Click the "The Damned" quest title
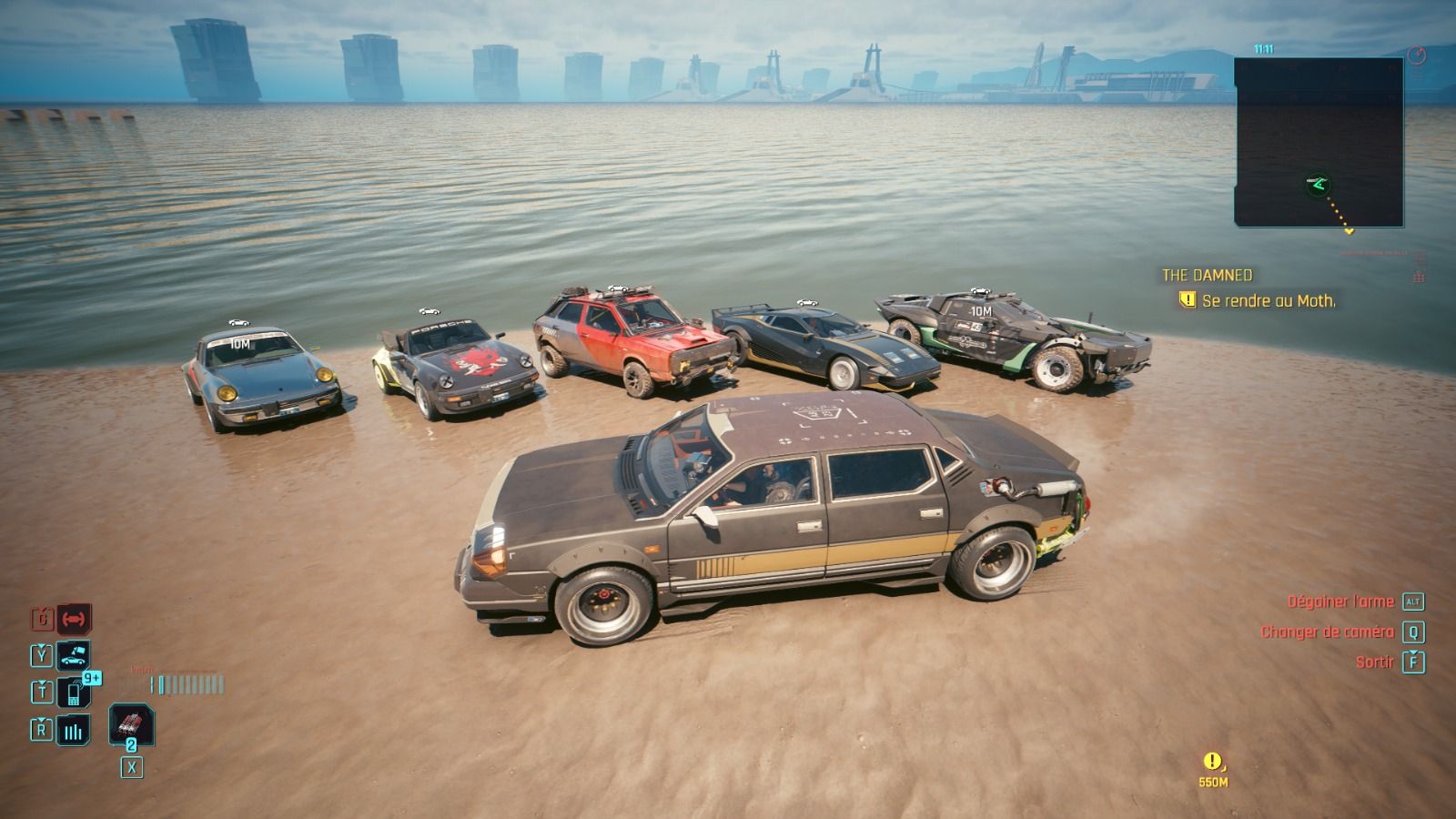Viewport: 1456px width, 819px height. (x=1207, y=275)
